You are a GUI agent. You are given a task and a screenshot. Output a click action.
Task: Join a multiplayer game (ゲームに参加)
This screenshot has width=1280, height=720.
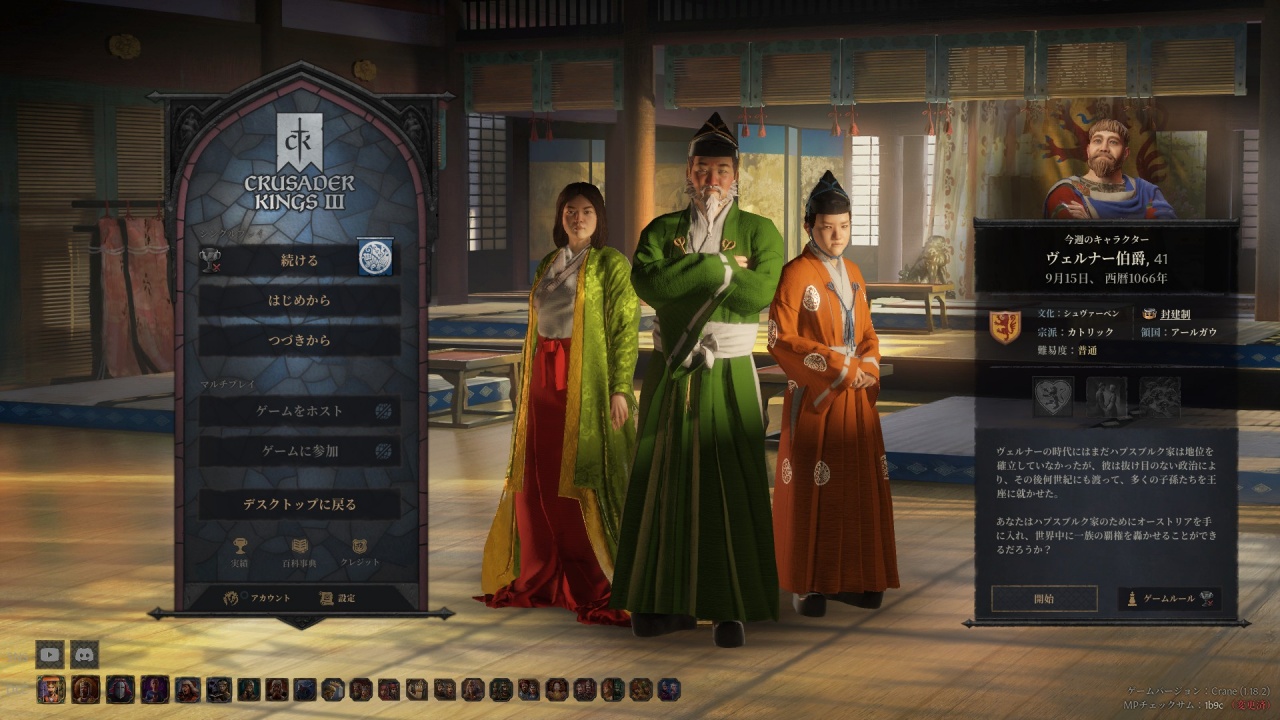pyautogui.click(x=300, y=451)
